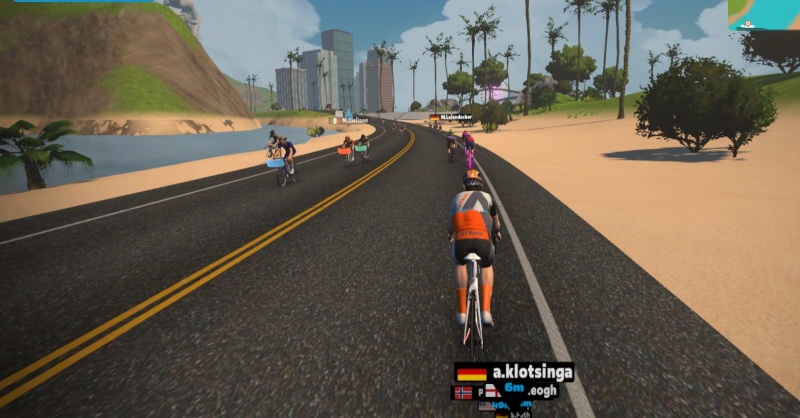Click the Italian-flag rider name tag
The width and height of the screenshot is (800, 418).
tap(349, 120)
